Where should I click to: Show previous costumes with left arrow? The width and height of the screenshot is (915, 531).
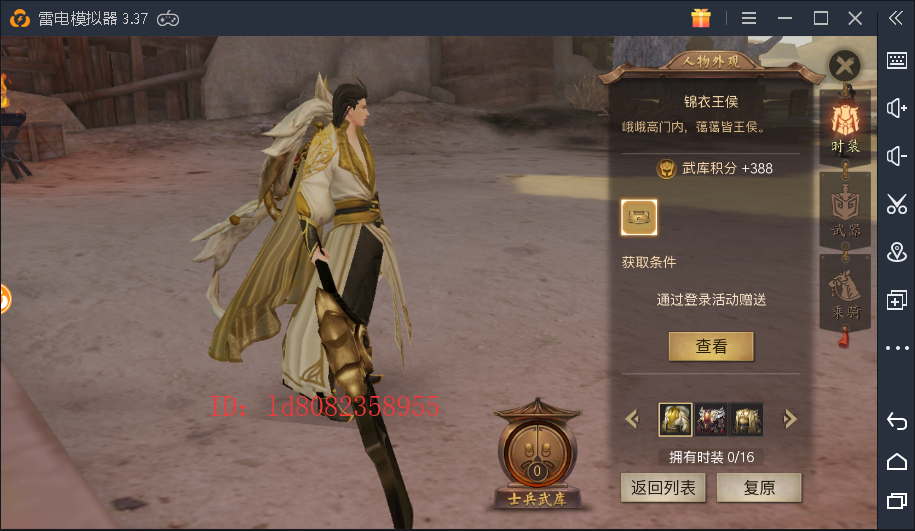pos(632,419)
